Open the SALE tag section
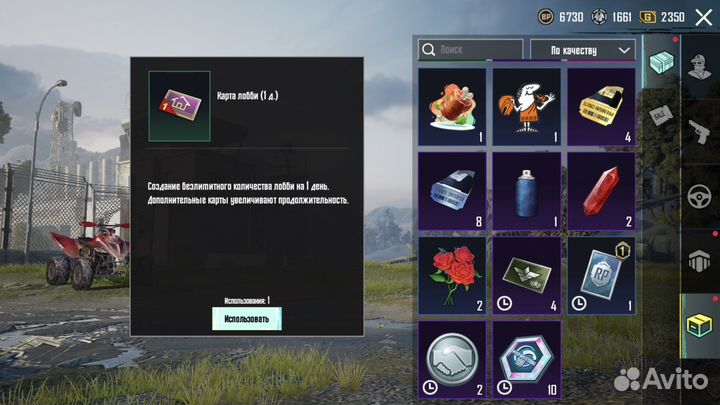The width and height of the screenshot is (720, 405). click(661, 113)
